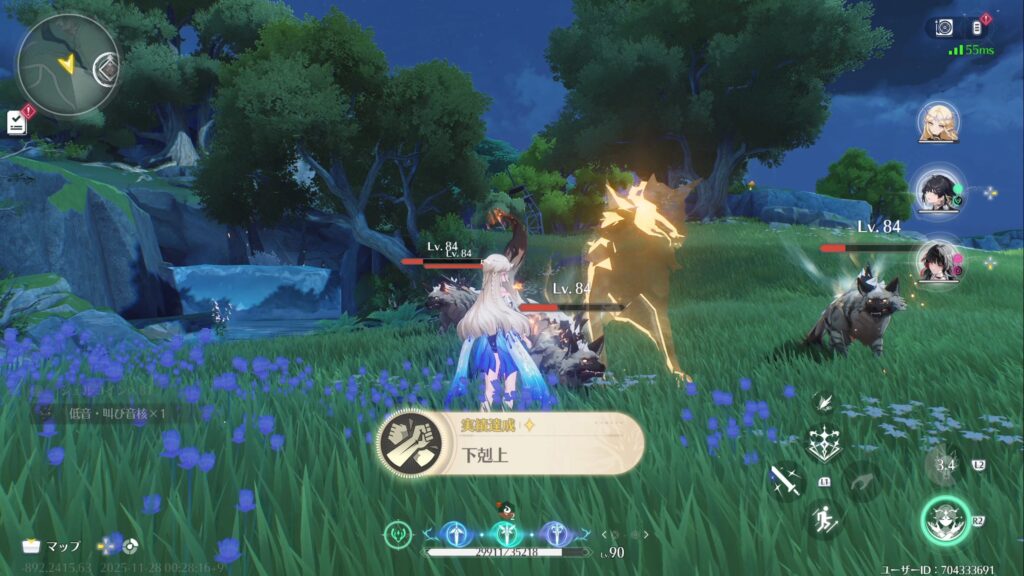The image size is (1024, 576).
Task: Tap the dim grapple tool button
Action: (862, 482)
